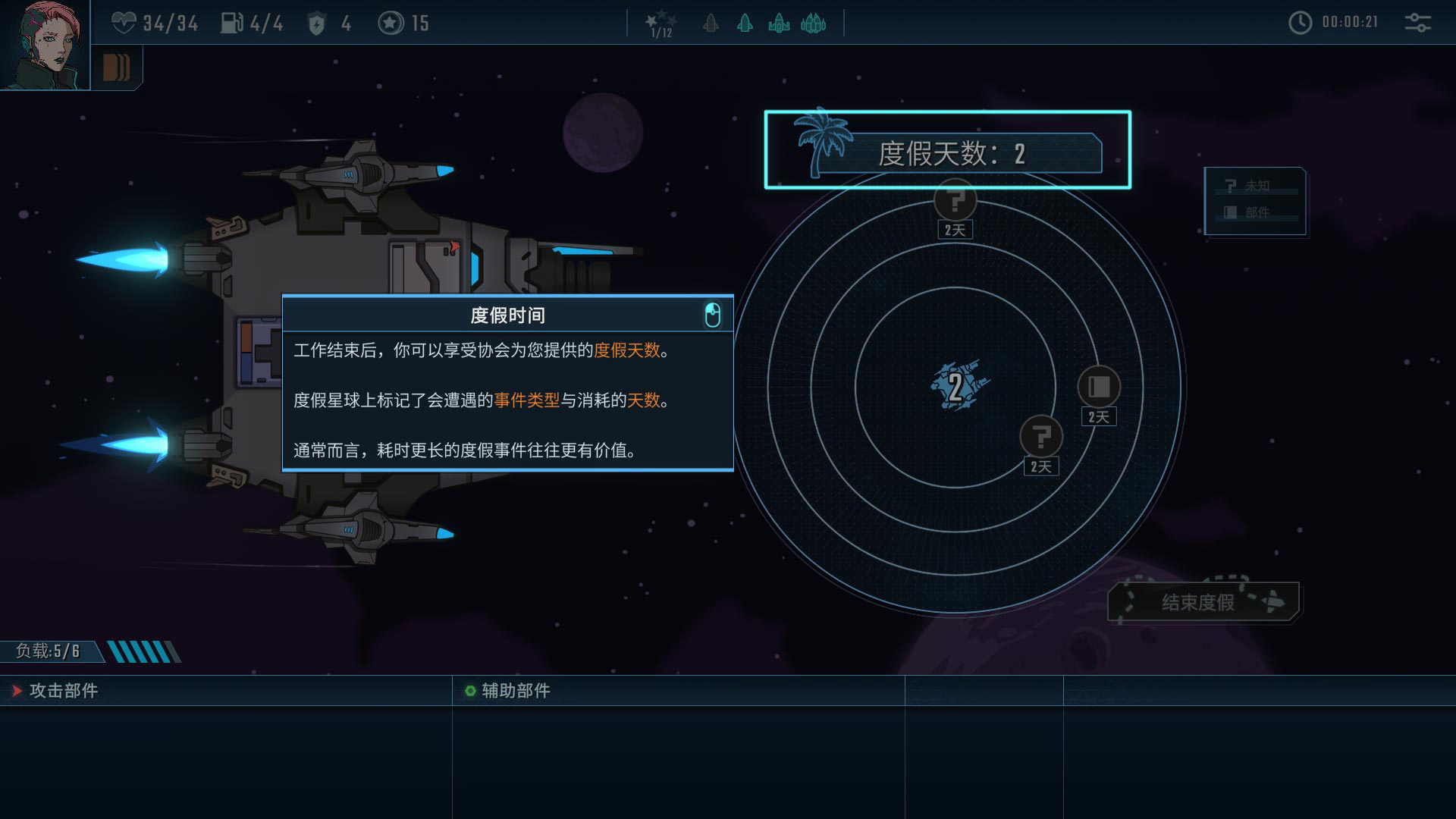This screenshot has height=819, width=1456.
Task: Select the unknown event node at top of radar
Action: [x=955, y=201]
